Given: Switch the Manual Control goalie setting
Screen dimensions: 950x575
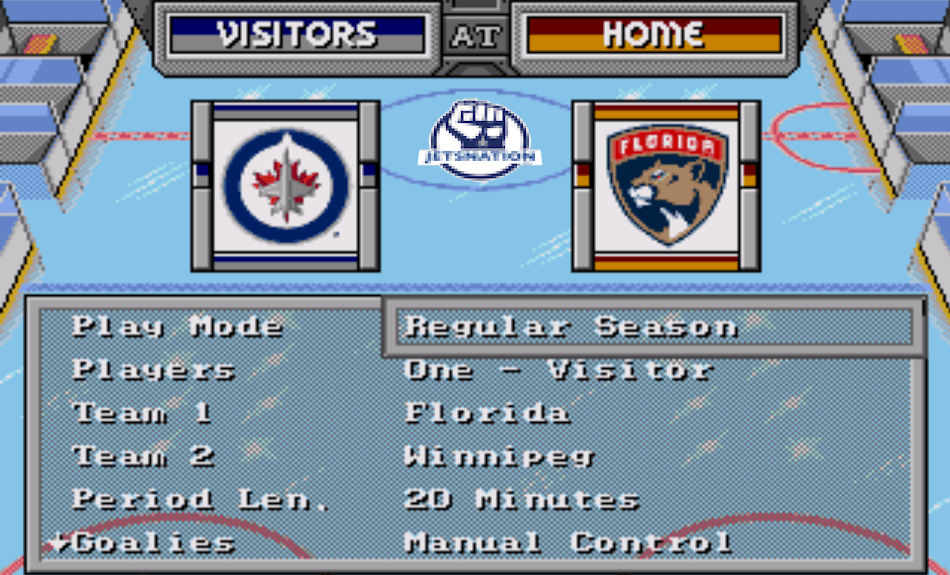Looking at the screenshot, I should (x=567, y=543).
